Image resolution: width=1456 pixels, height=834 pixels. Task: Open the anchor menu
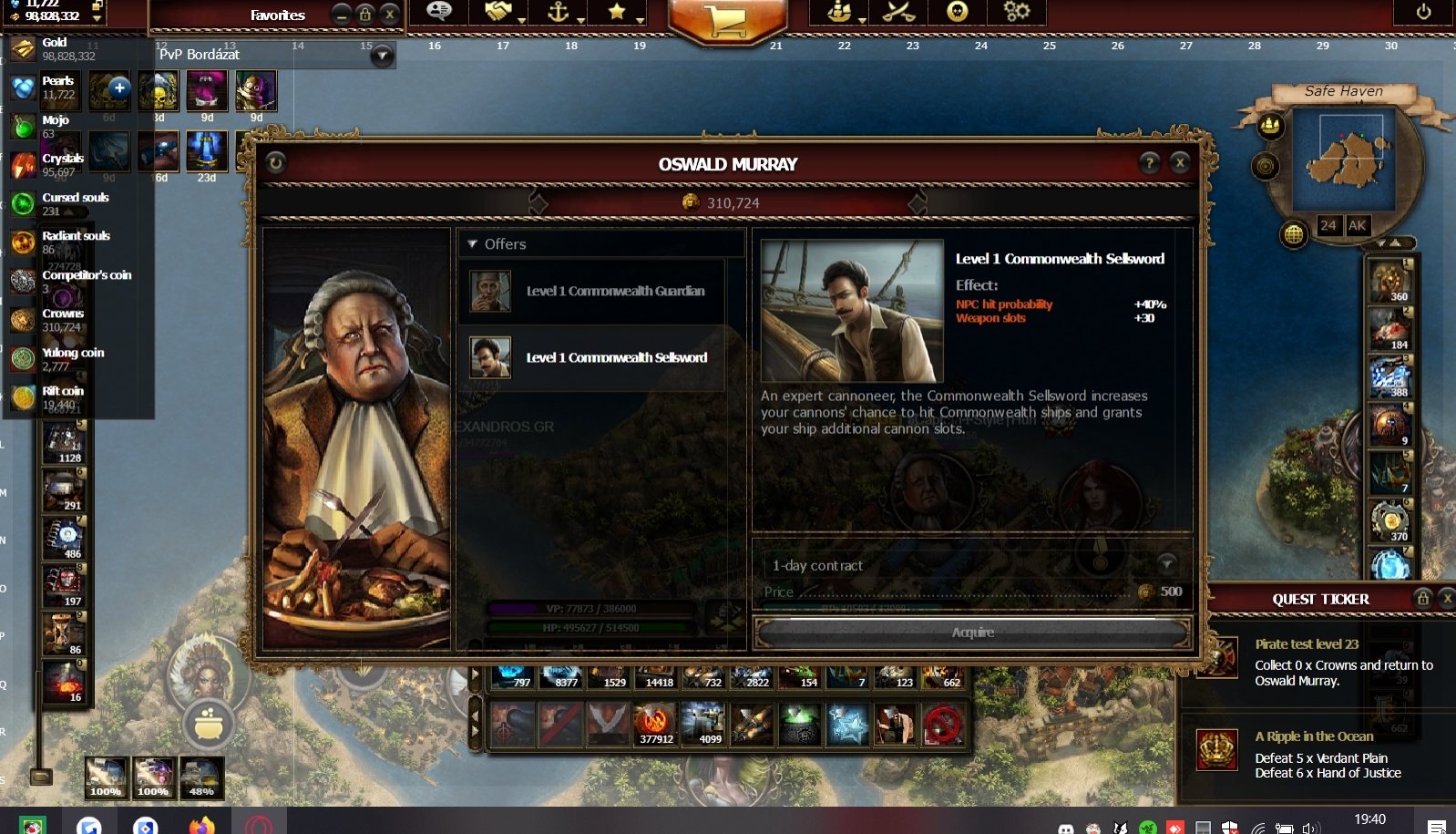coord(558,12)
